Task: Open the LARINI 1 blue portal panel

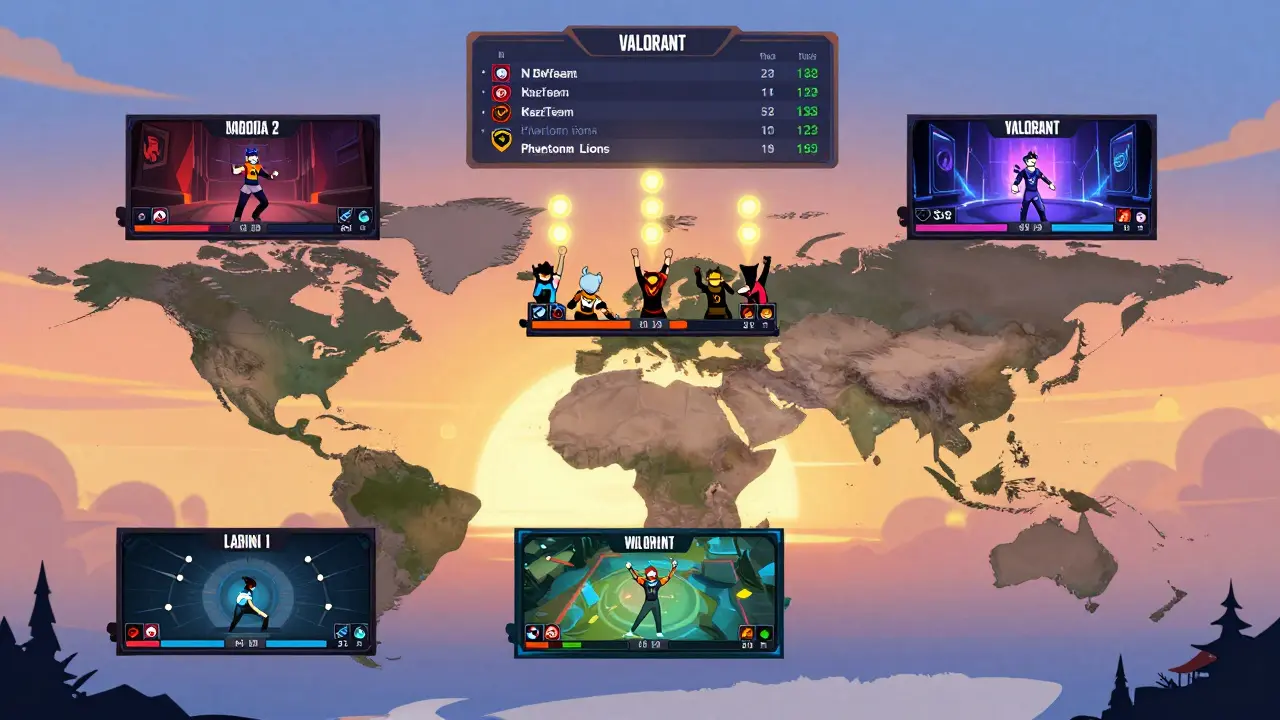Action: (246, 585)
